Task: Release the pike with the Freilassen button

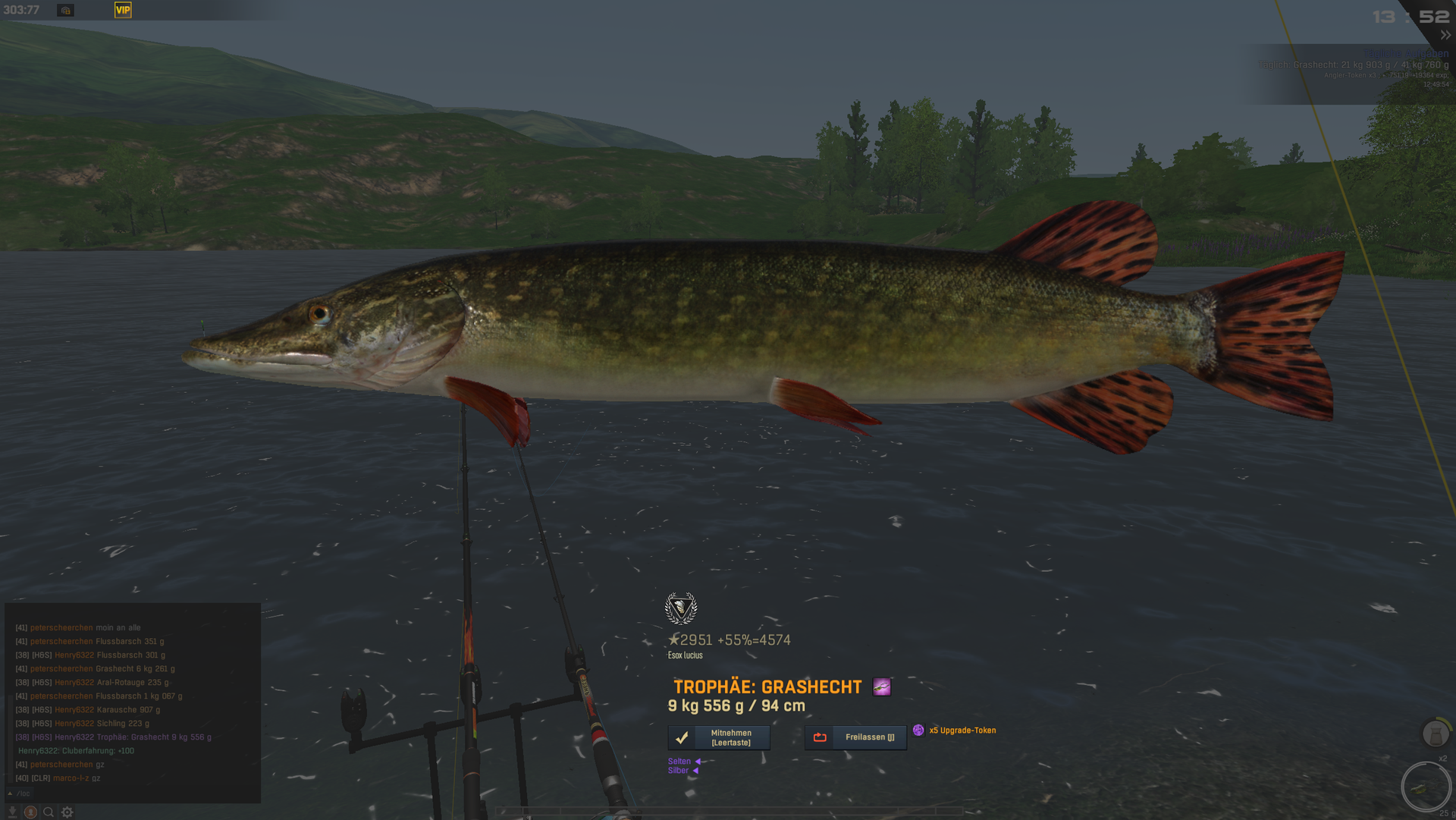Action: coord(855,737)
